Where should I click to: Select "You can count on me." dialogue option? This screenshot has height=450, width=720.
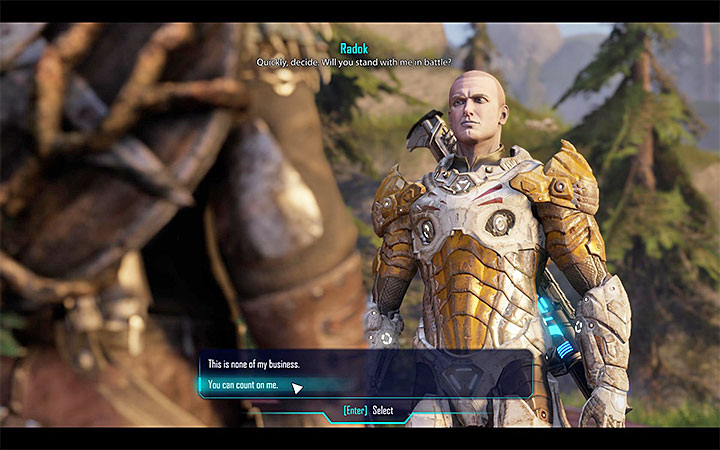[x=242, y=386]
